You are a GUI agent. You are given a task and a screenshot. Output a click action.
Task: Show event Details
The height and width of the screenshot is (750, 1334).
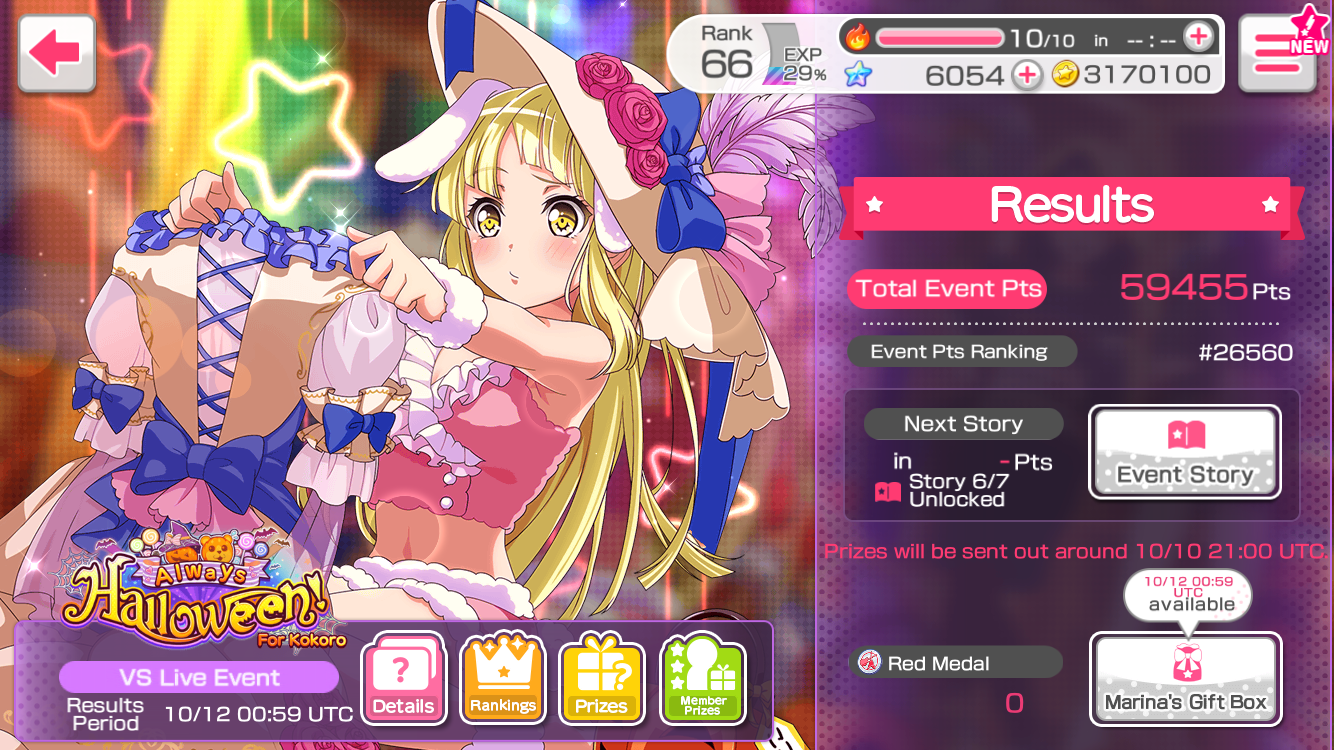[x=403, y=678]
